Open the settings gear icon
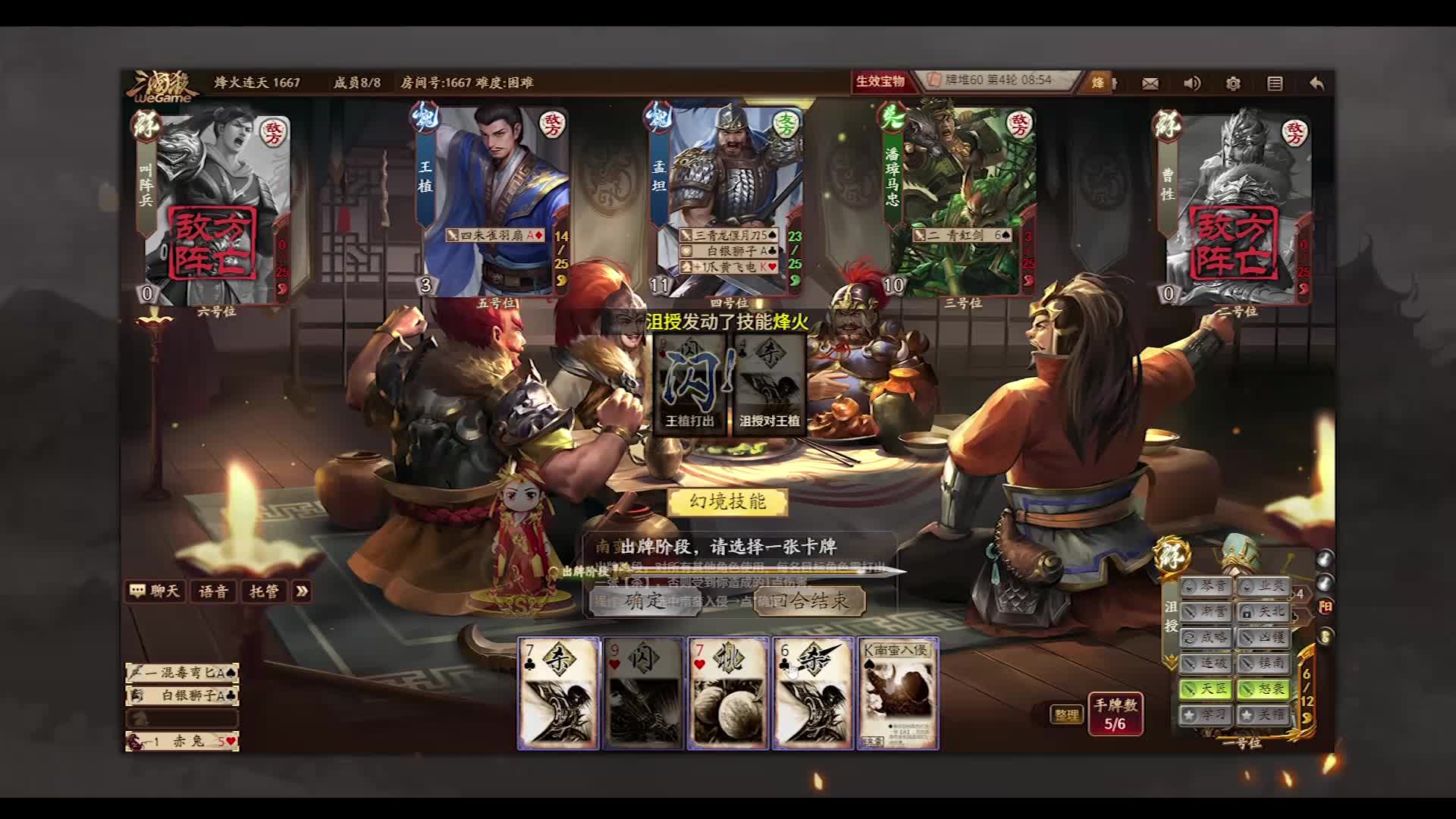Viewport: 1456px width, 819px height. 1234,83
